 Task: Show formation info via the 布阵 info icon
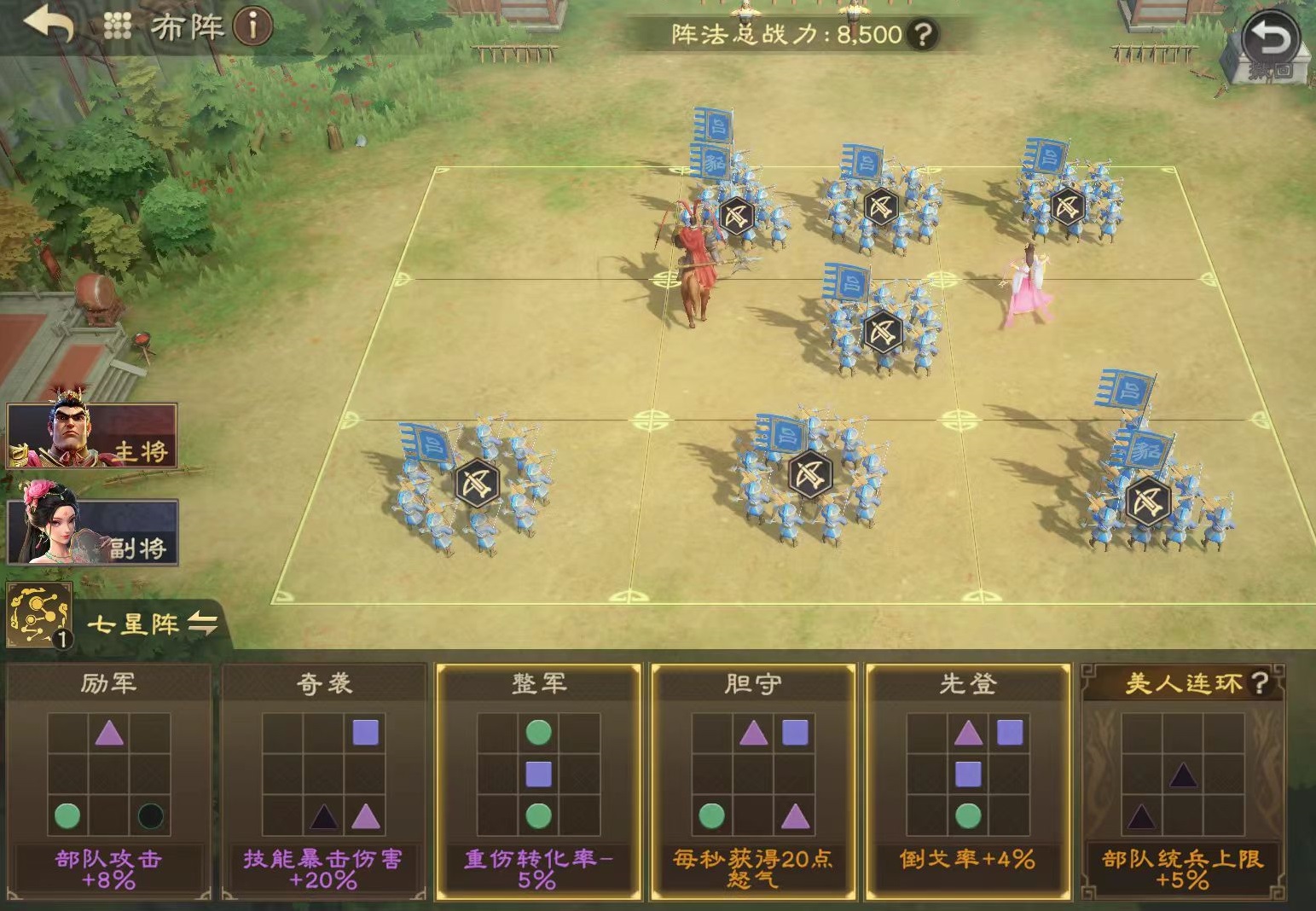252,26
